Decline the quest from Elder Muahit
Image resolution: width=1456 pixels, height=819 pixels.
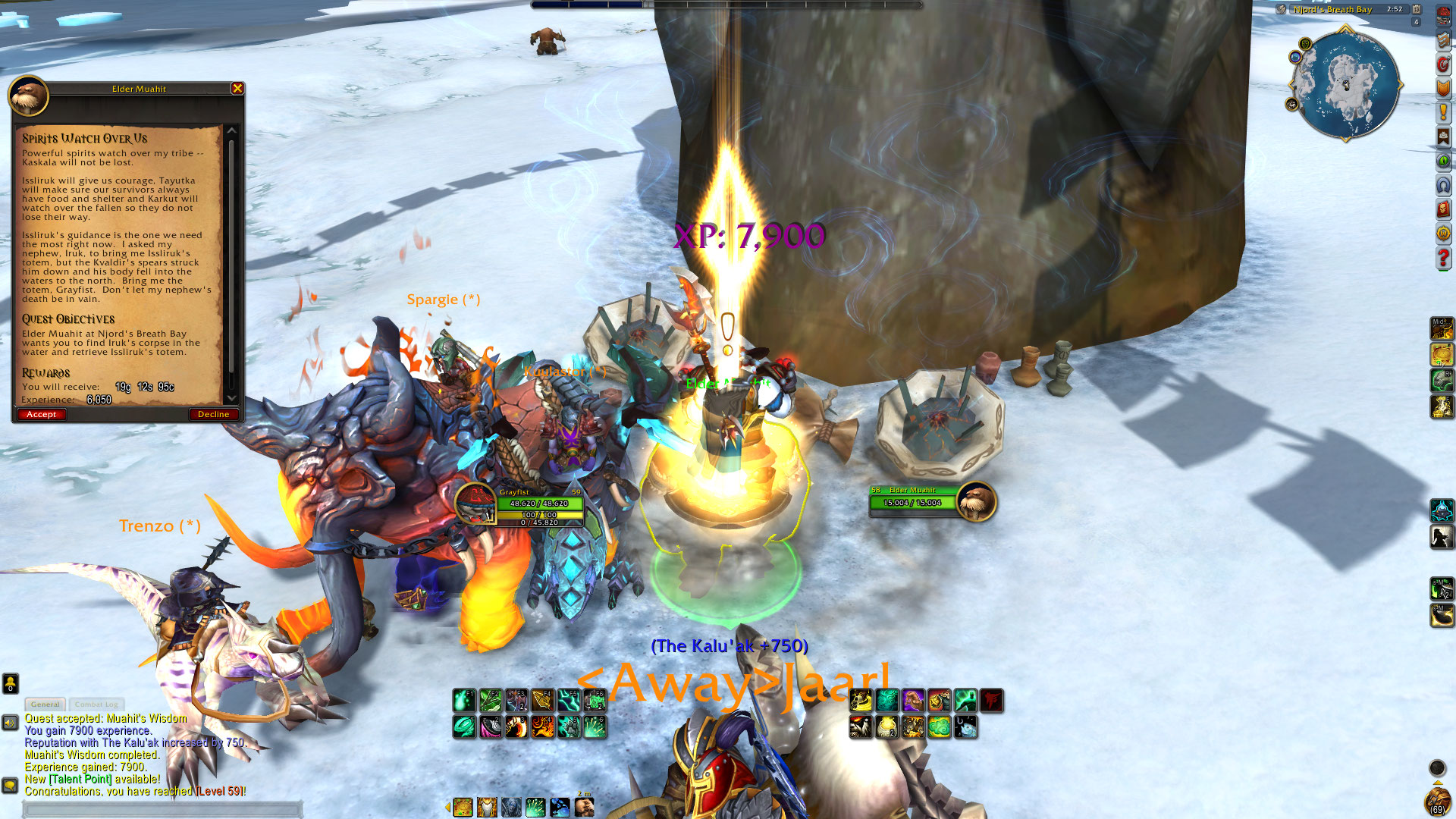pos(213,414)
